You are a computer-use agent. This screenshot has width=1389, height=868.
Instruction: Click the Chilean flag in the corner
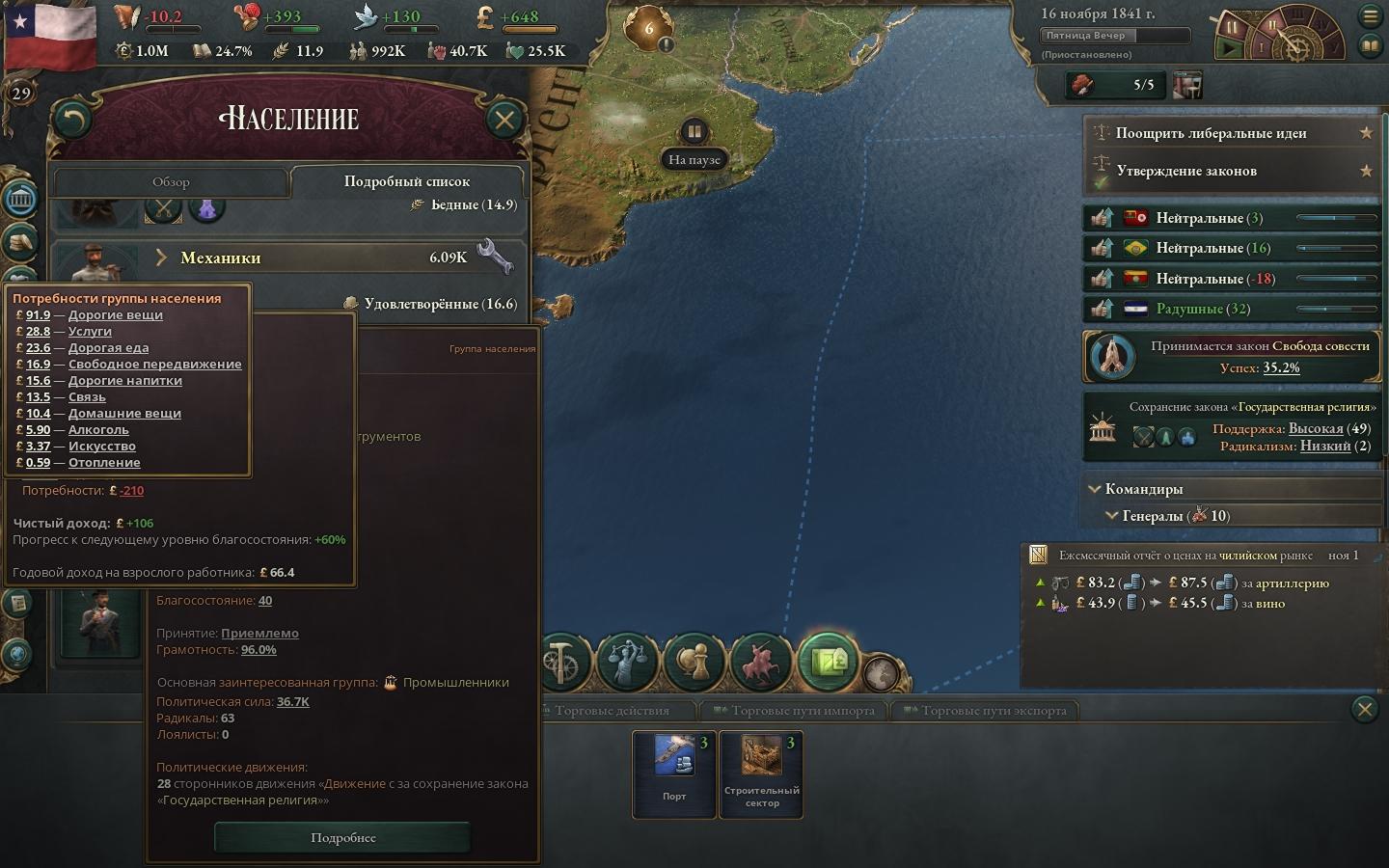[50, 36]
